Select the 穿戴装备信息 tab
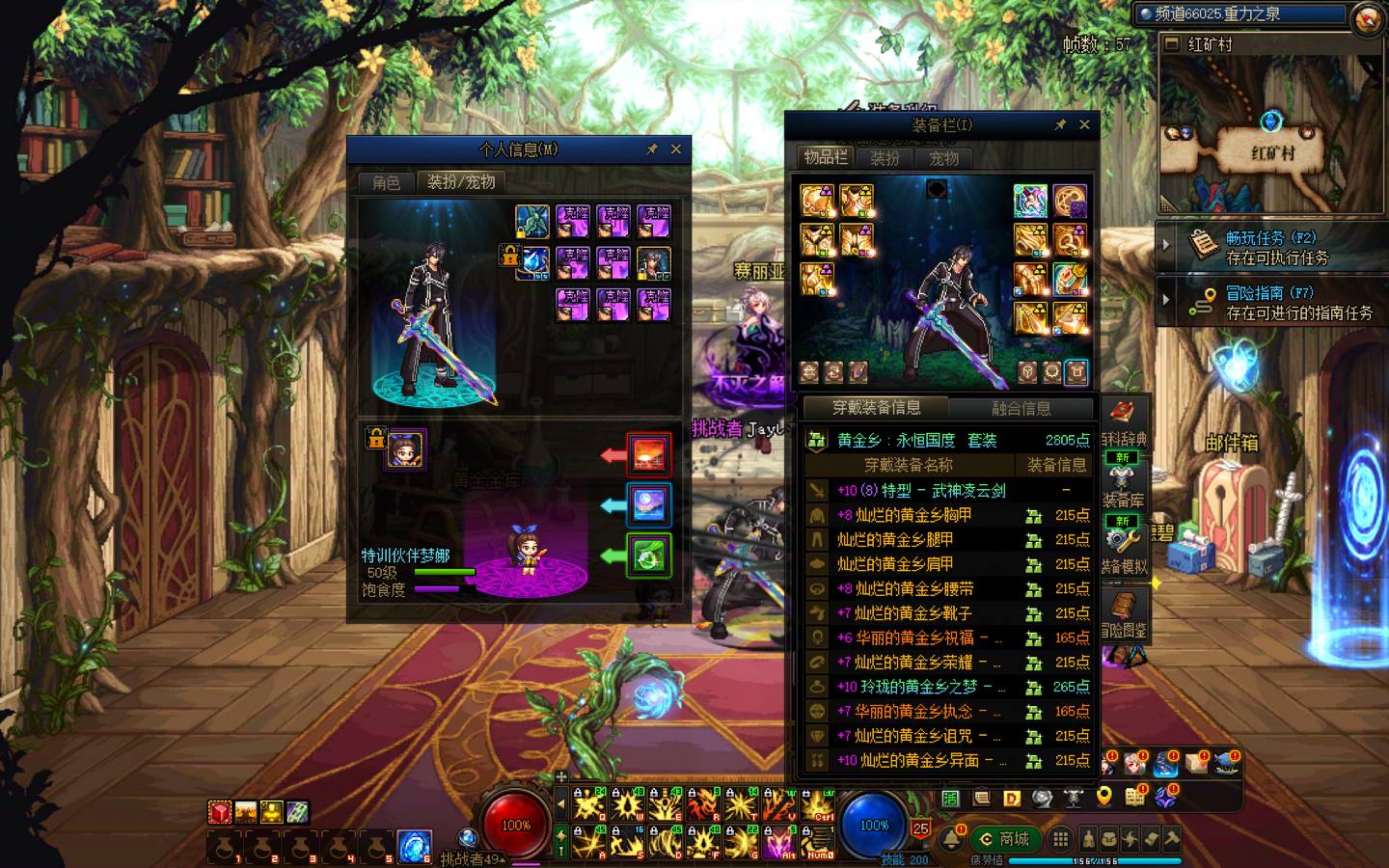Image resolution: width=1389 pixels, height=868 pixels. [877, 408]
